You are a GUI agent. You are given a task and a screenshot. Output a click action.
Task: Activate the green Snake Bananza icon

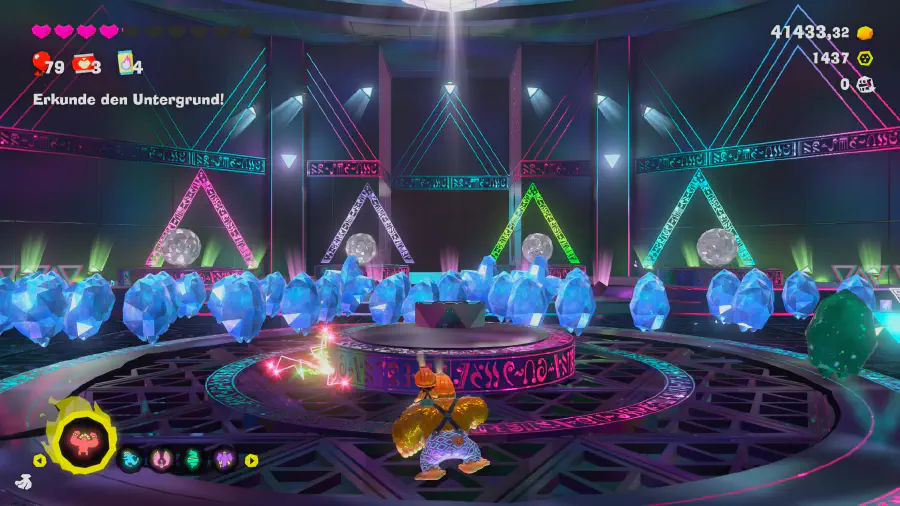coord(192,460)
